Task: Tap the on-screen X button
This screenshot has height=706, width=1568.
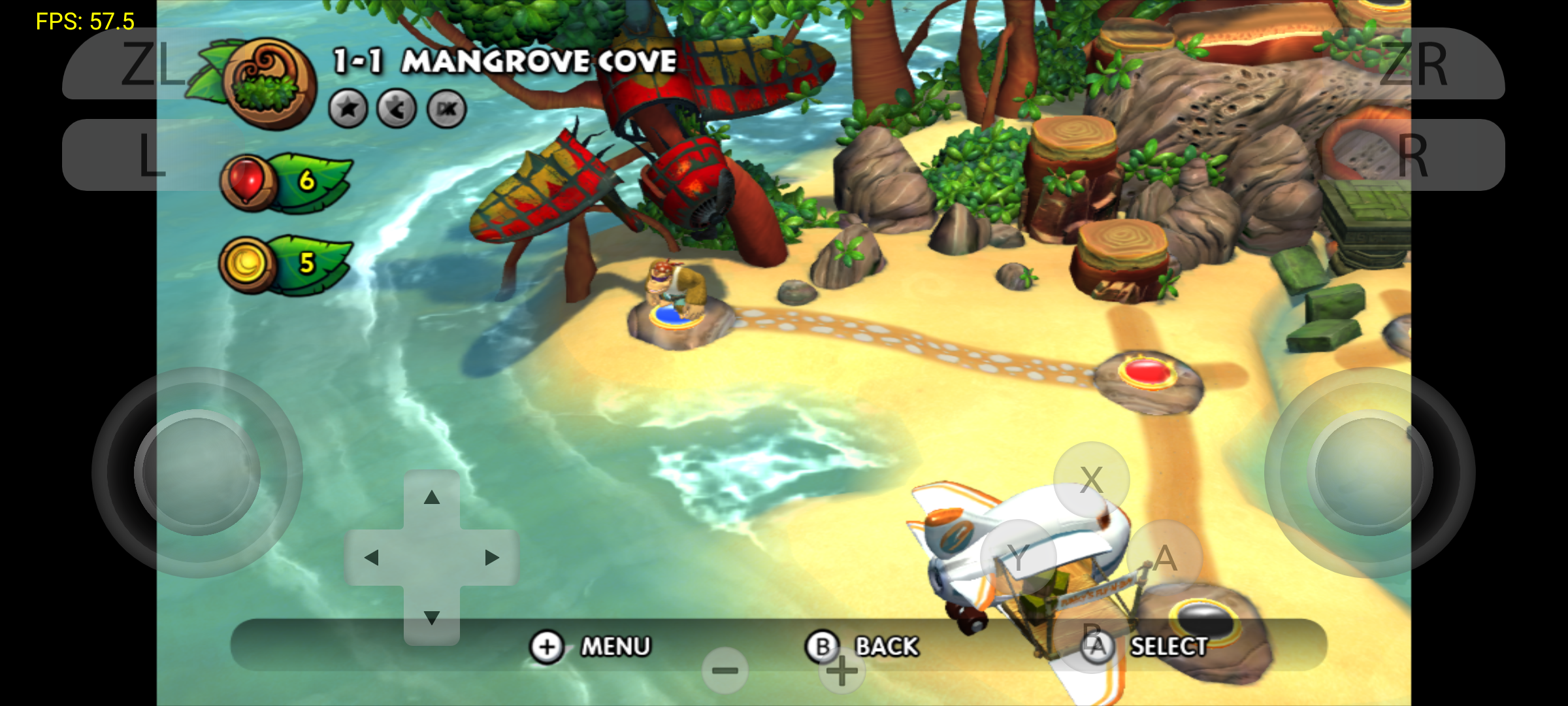Action: click(1091, 480)
